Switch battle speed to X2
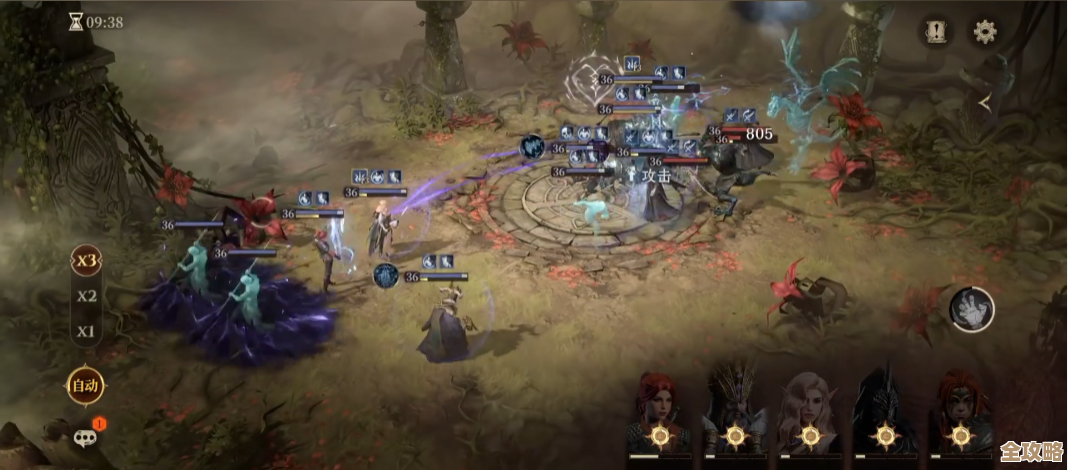The width and height of the screenshot is (1068, 470). 87,296
